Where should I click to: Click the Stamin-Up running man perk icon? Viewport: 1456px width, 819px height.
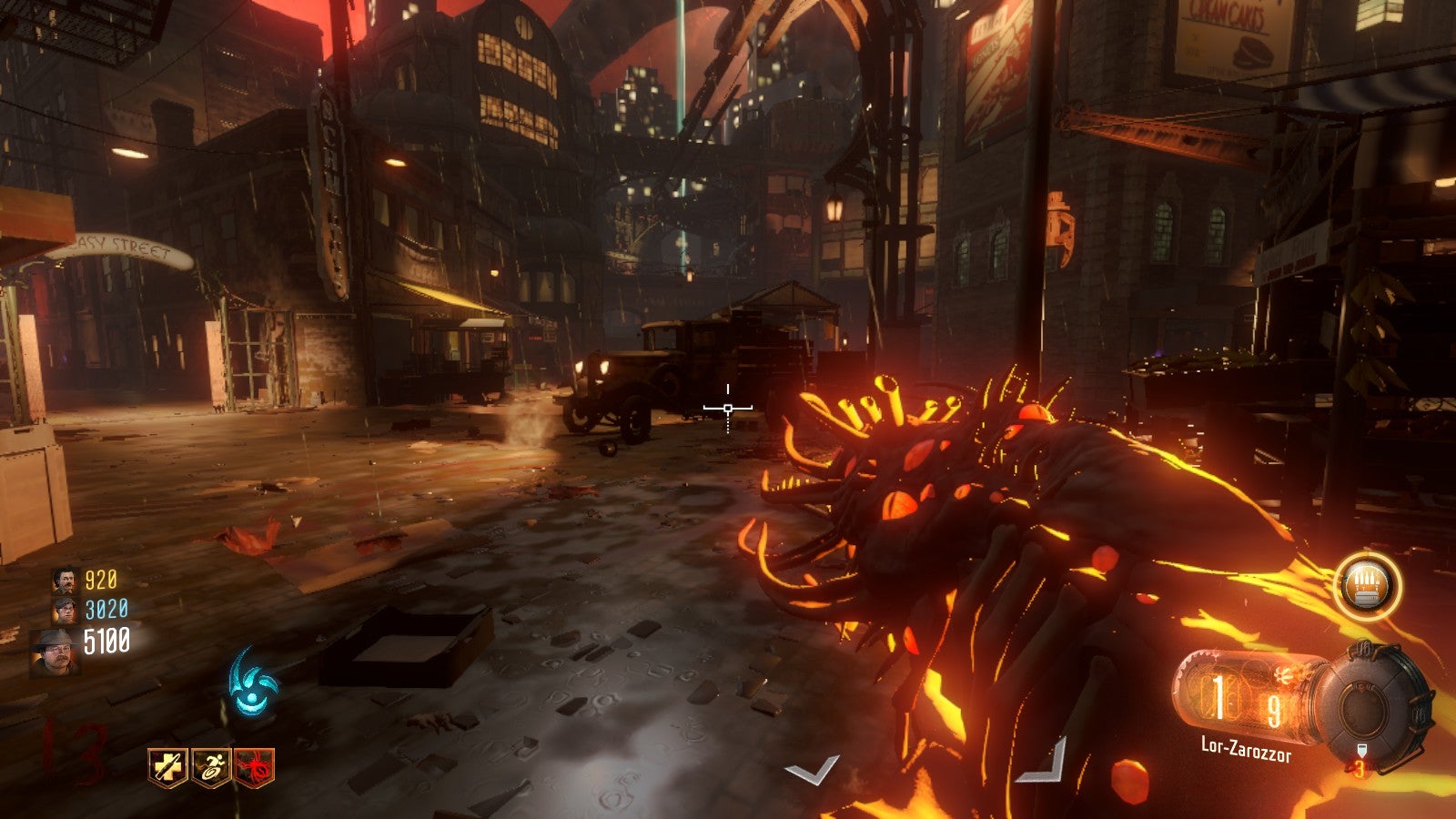point(211,768)
